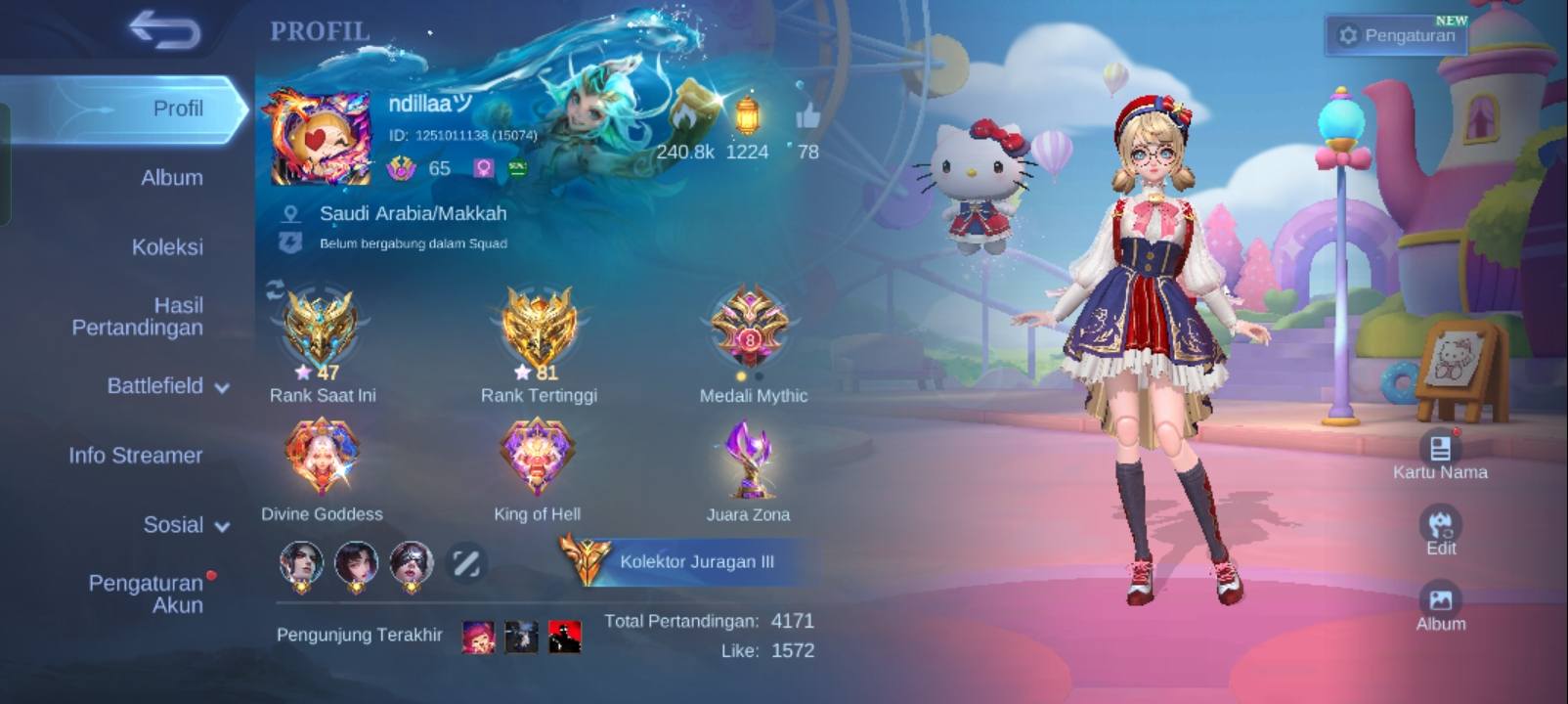Open the Pengaturan settings button
This screenshot has height=704, width=1568.
pos(1397,35)
